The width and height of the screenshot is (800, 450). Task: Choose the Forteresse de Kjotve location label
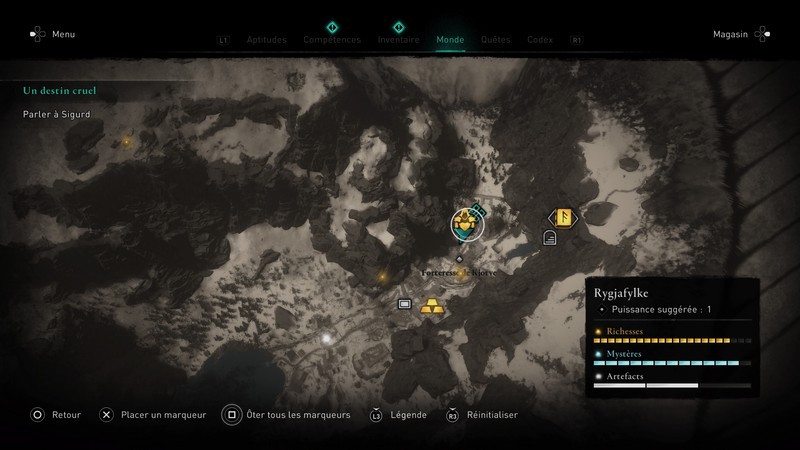click(459, 272)
